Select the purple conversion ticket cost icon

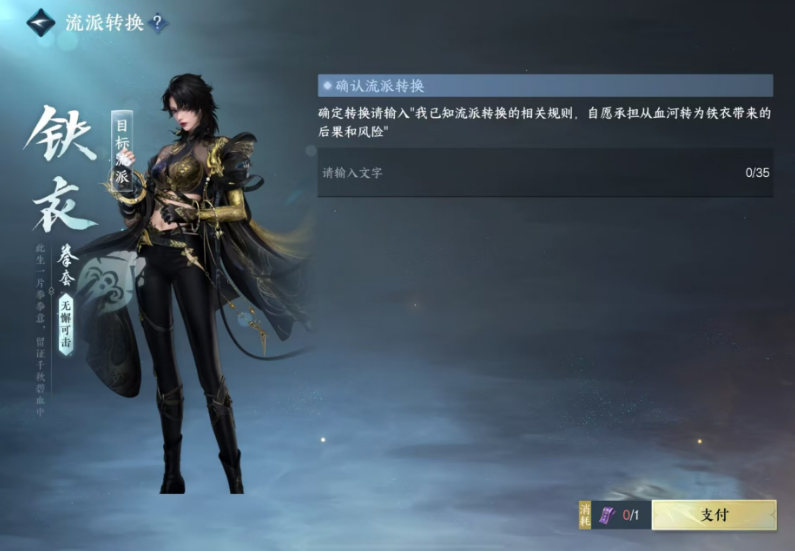[606, 516]
